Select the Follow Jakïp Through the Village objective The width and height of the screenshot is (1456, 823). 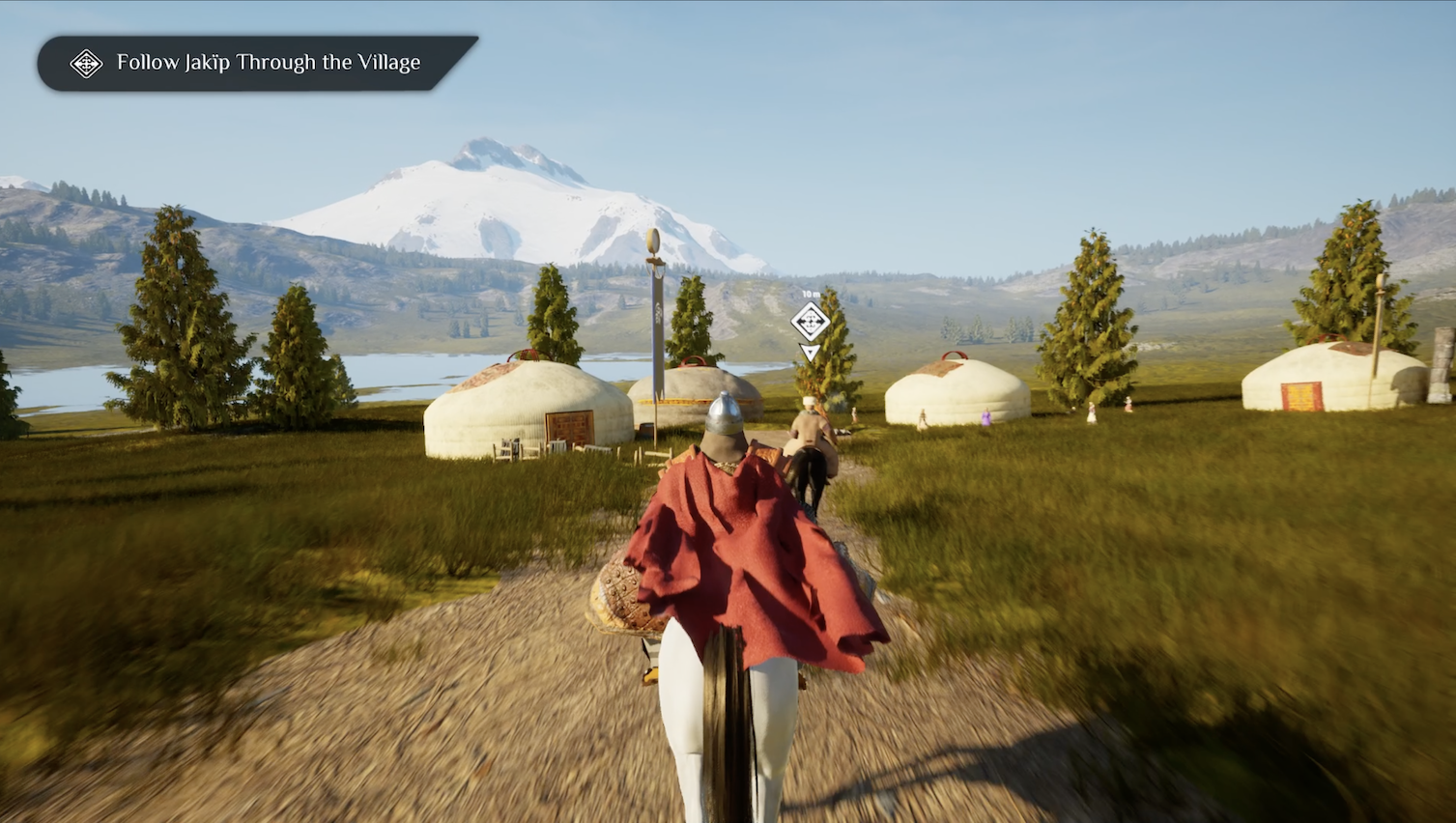(257, 64)
